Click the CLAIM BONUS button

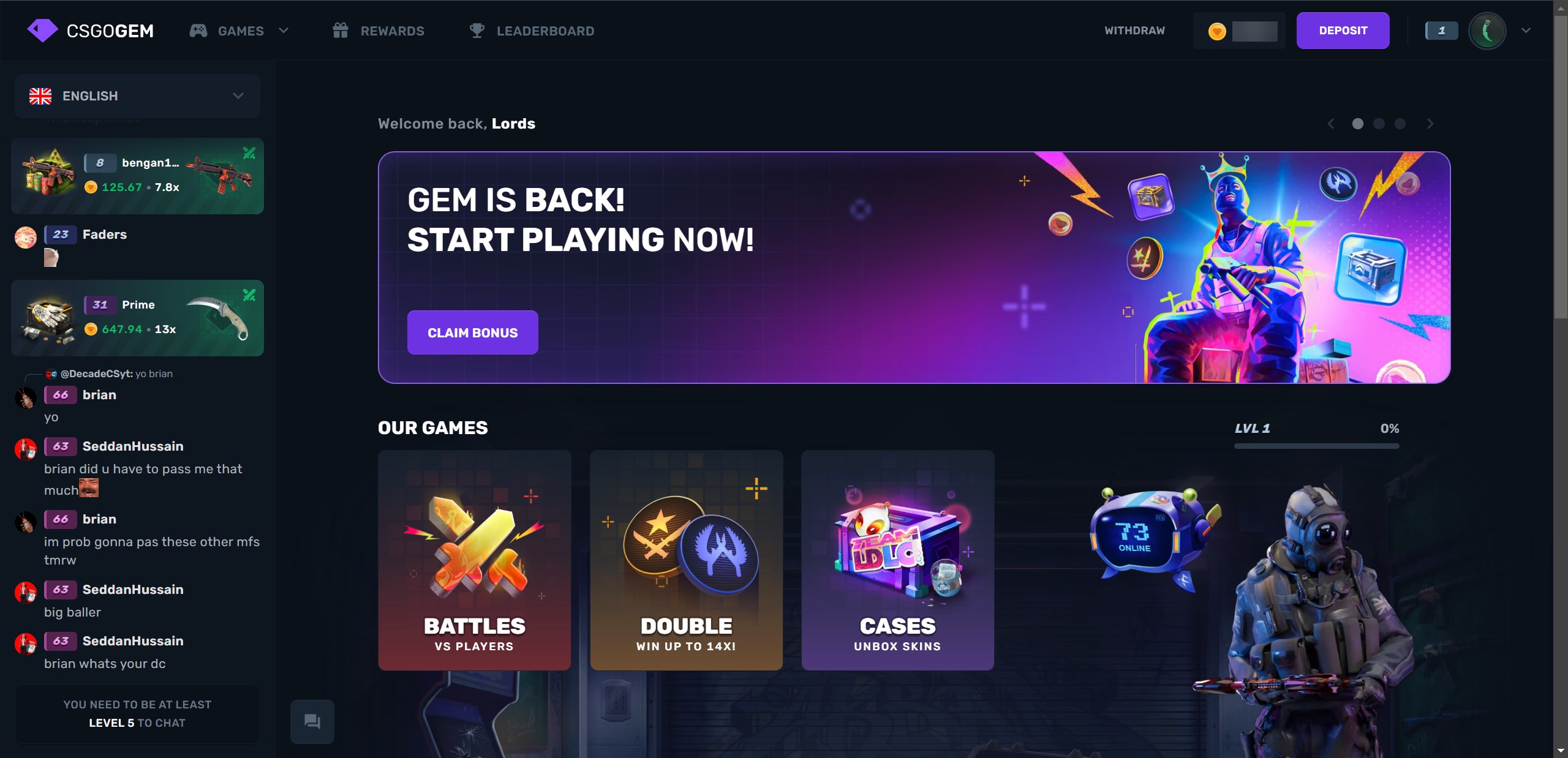(x=472, y=332)
